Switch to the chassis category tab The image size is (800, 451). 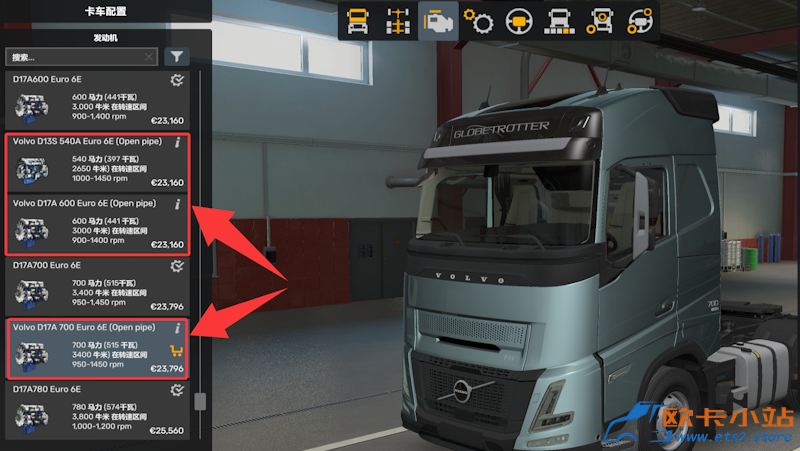[x=396, y=21]
